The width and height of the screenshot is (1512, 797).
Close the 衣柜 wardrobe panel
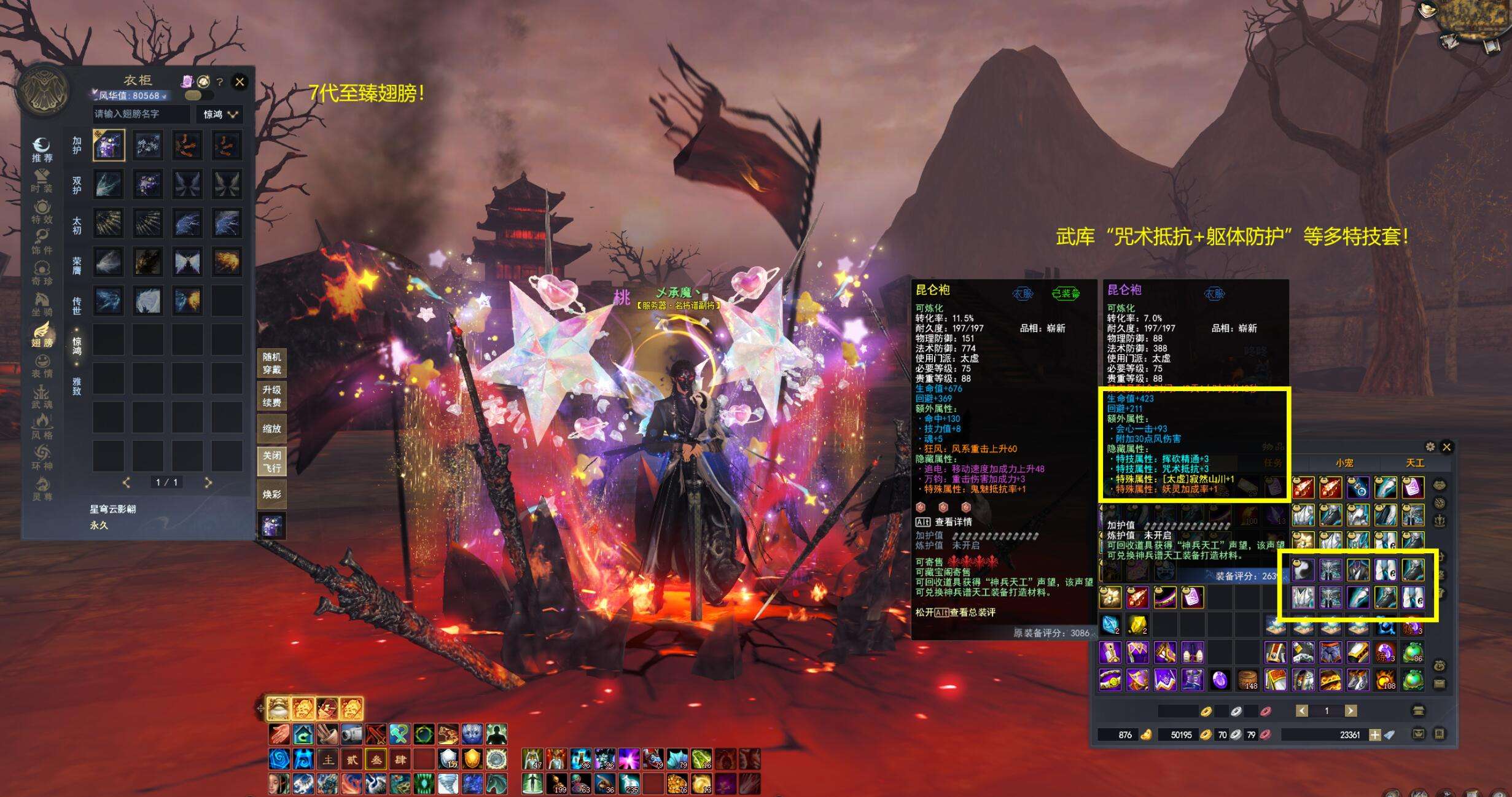(240, 82)
